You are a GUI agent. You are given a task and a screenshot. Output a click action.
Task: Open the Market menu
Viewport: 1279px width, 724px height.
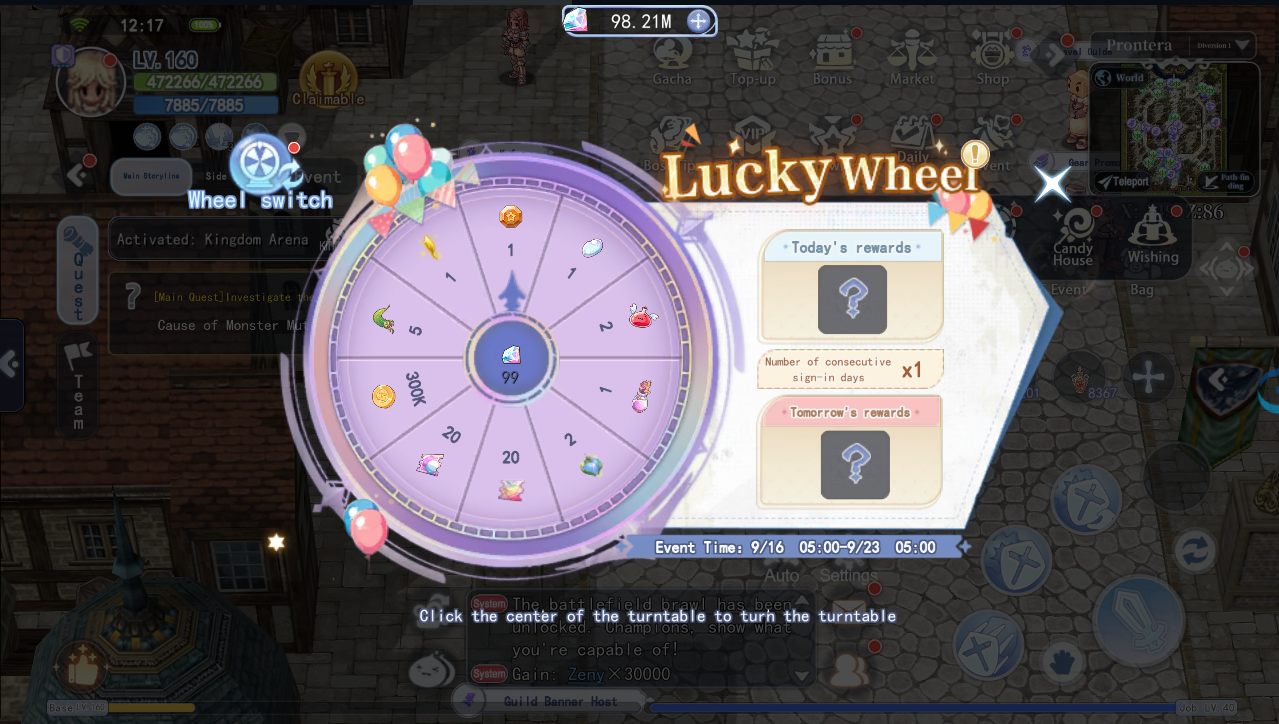click(x=912, y=58)
